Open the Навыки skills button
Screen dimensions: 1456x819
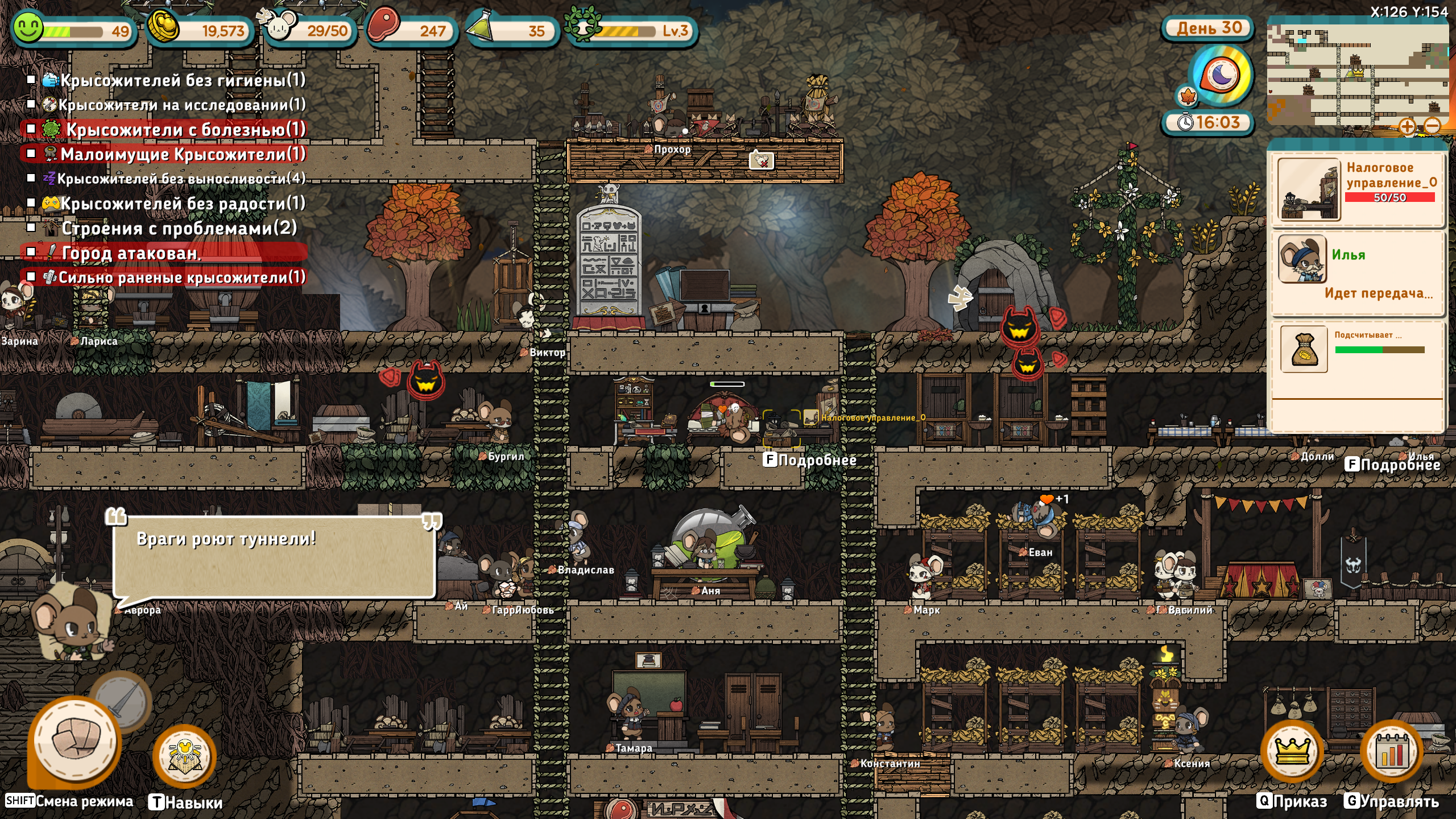[x=185, y=756]
